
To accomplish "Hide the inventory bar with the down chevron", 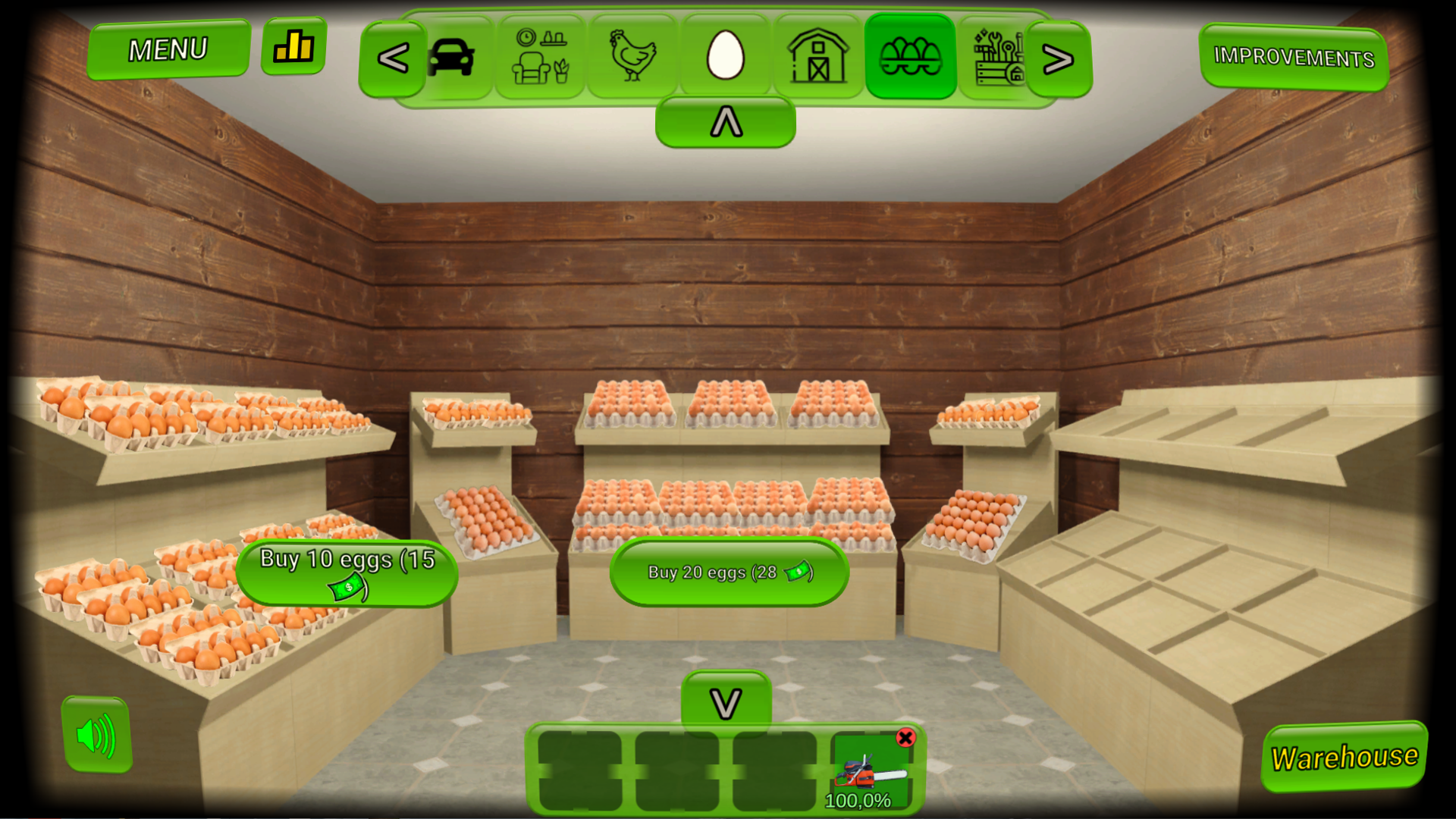I will pyautogui.click(x=726, y=702).
